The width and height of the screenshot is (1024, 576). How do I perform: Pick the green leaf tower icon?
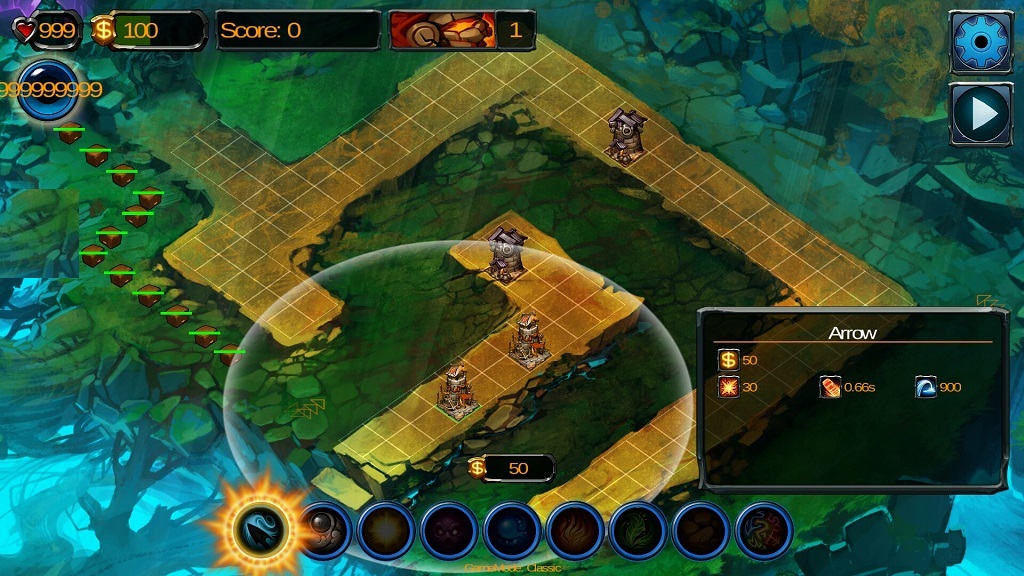[x=639, y=530]
